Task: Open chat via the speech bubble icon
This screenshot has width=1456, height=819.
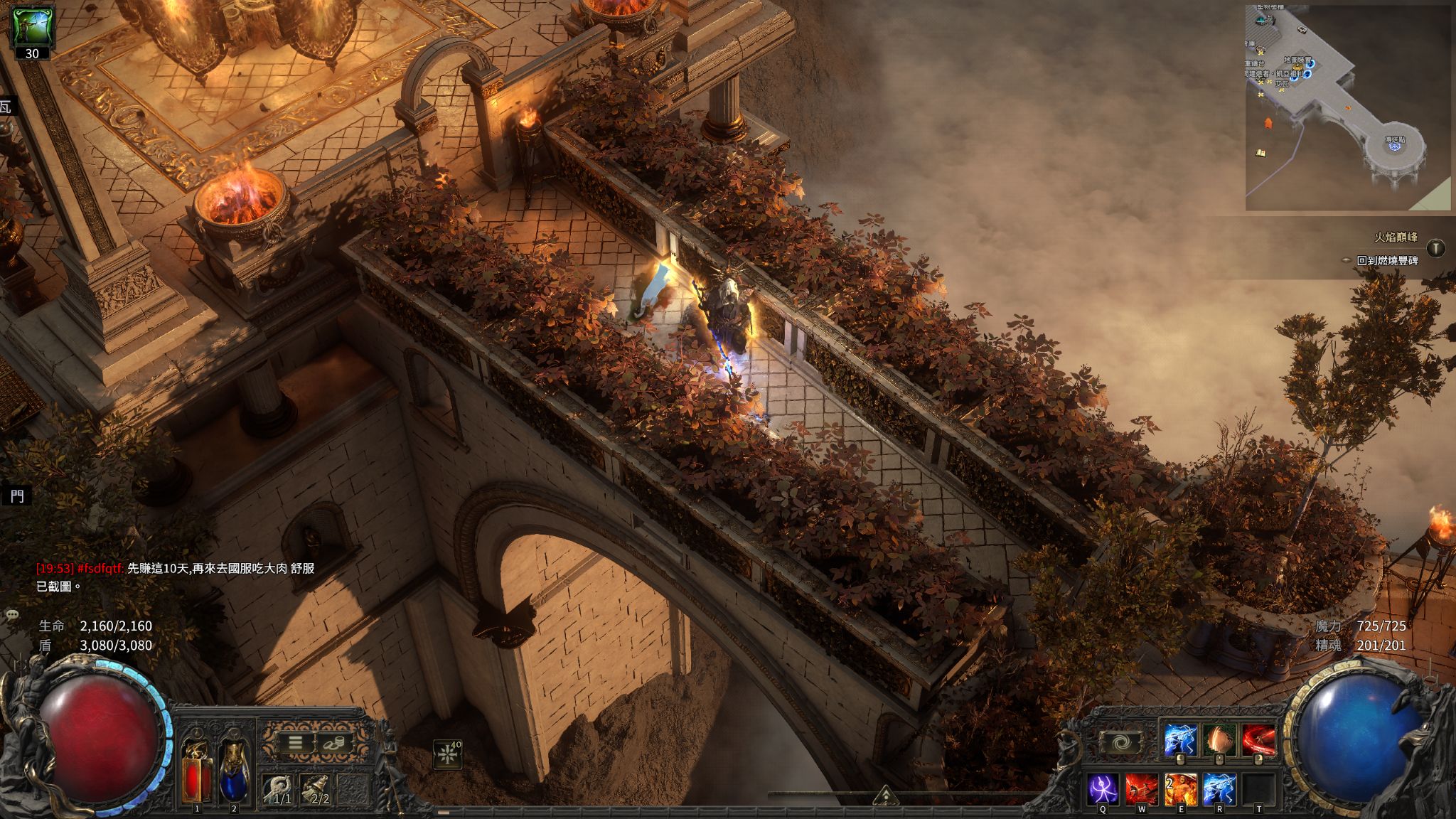Action: click(12, 614)
